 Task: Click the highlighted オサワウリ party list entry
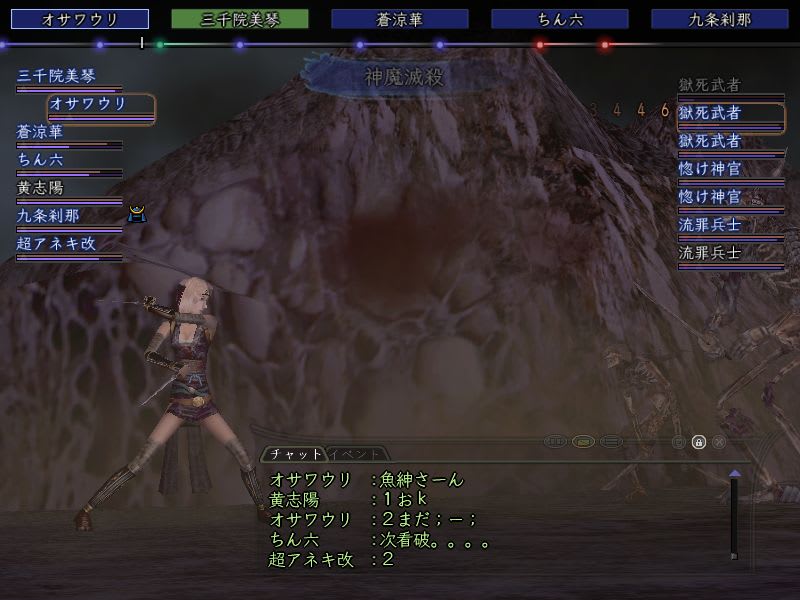101,104
